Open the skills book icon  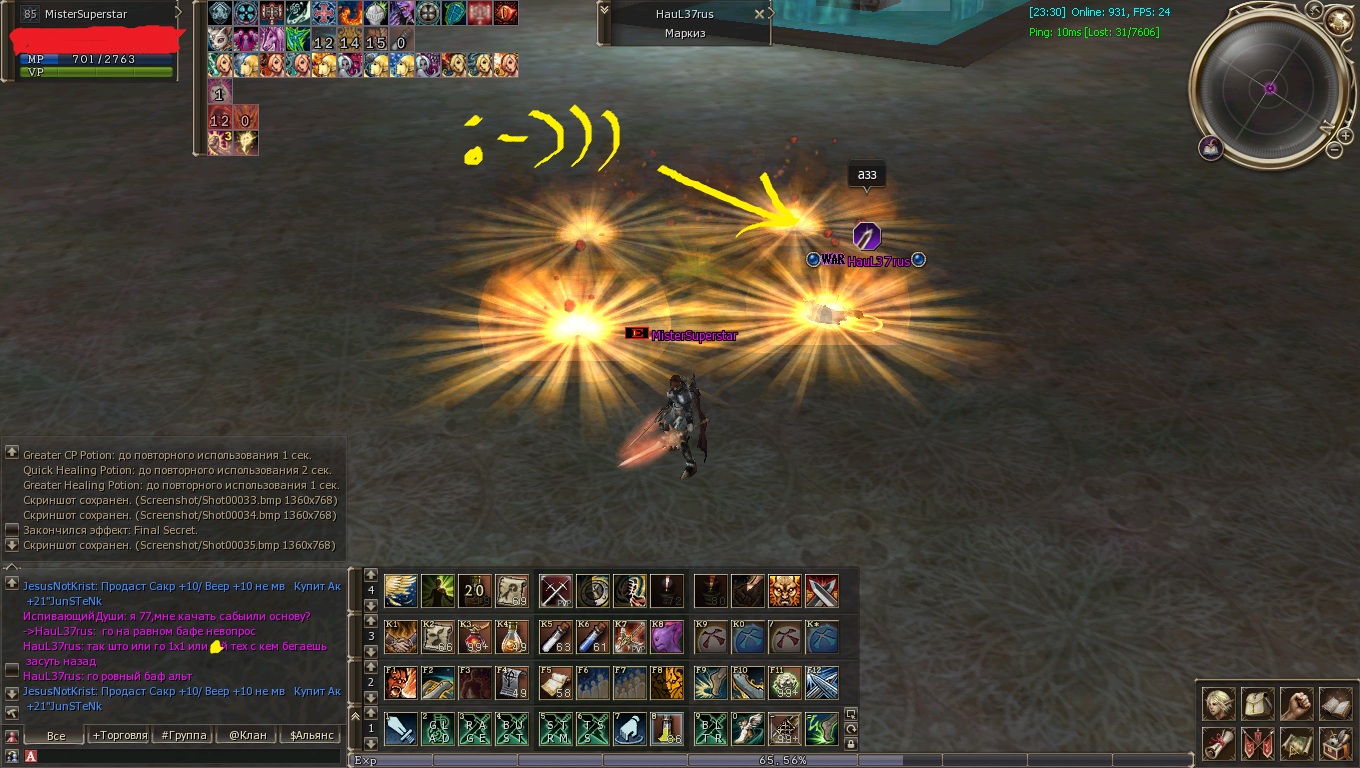pyautogui.click(x=1336, y=704)
